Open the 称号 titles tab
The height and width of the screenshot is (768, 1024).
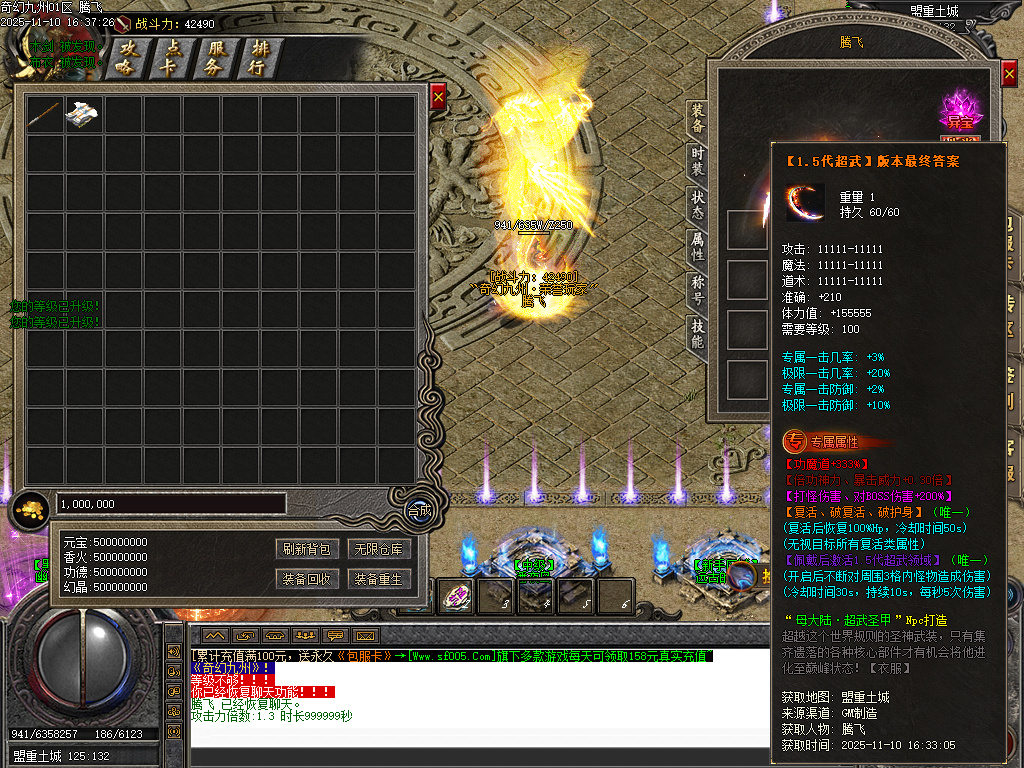pyautogui.click(x=697, y=290)
